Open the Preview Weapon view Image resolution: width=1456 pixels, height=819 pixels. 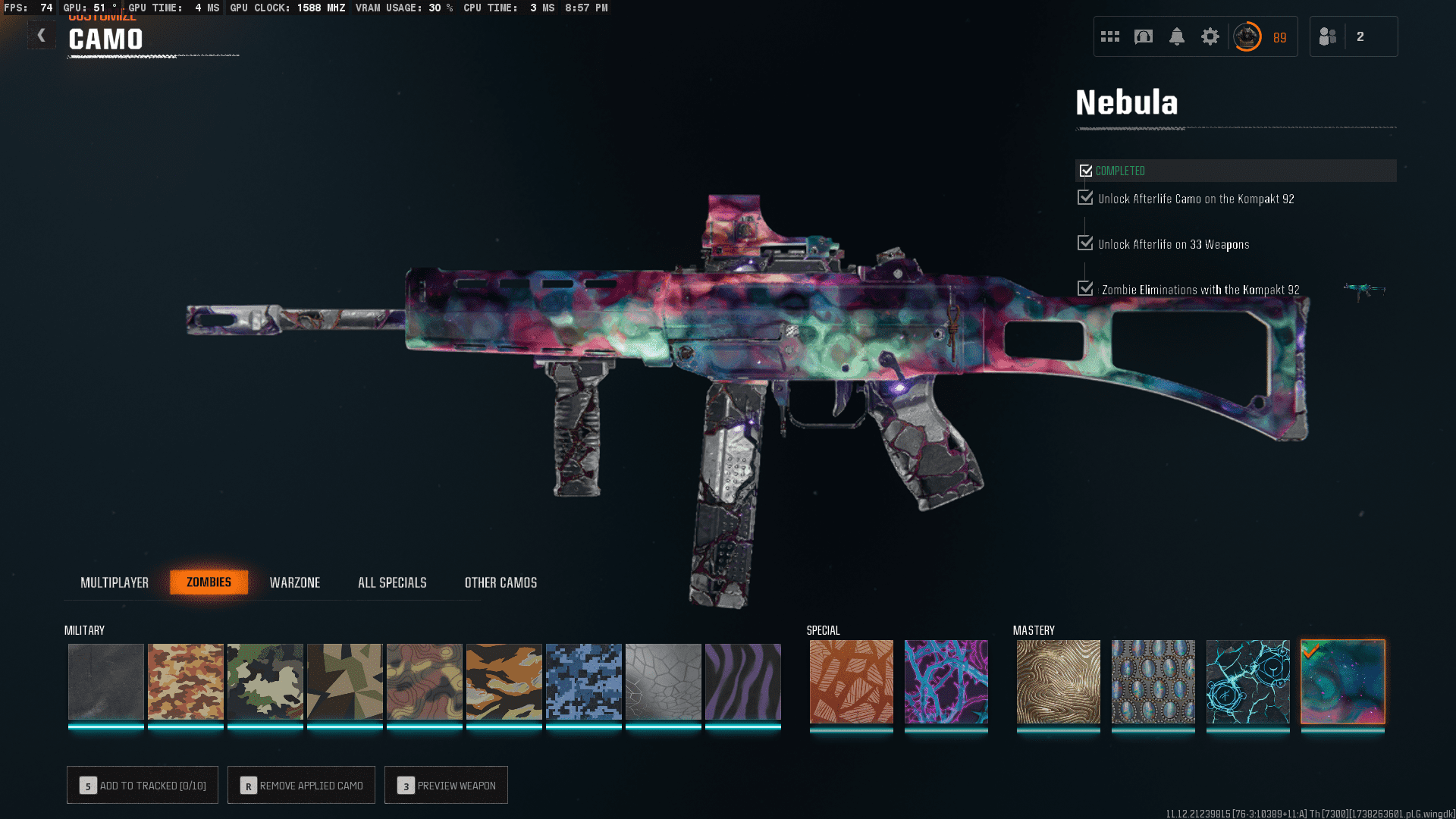coord(446,785)
